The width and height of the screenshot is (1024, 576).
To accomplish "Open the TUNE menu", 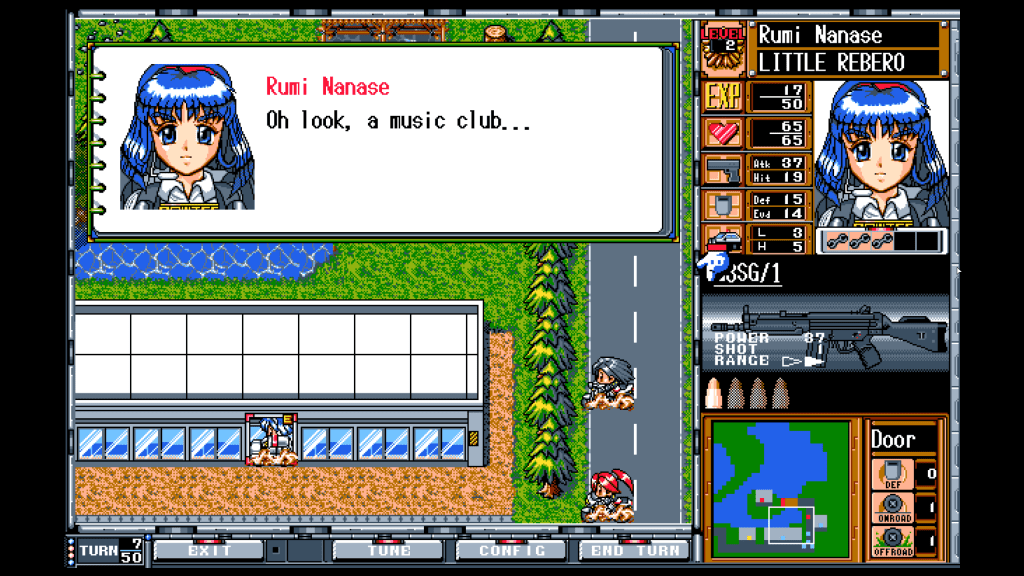I will point(387,550).
